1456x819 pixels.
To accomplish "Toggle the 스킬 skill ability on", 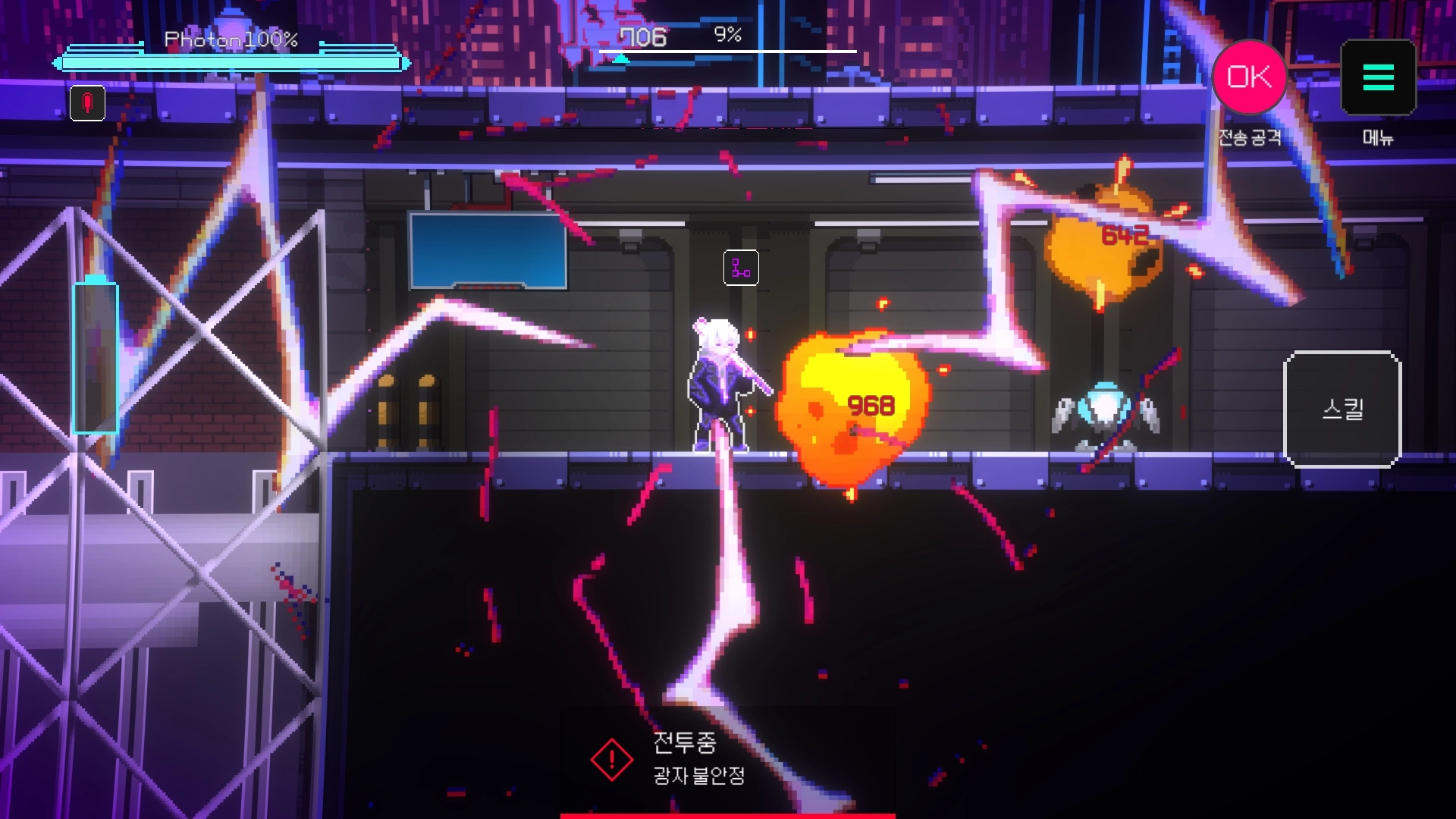I will pyautogui.click(x=1342, y=409).
